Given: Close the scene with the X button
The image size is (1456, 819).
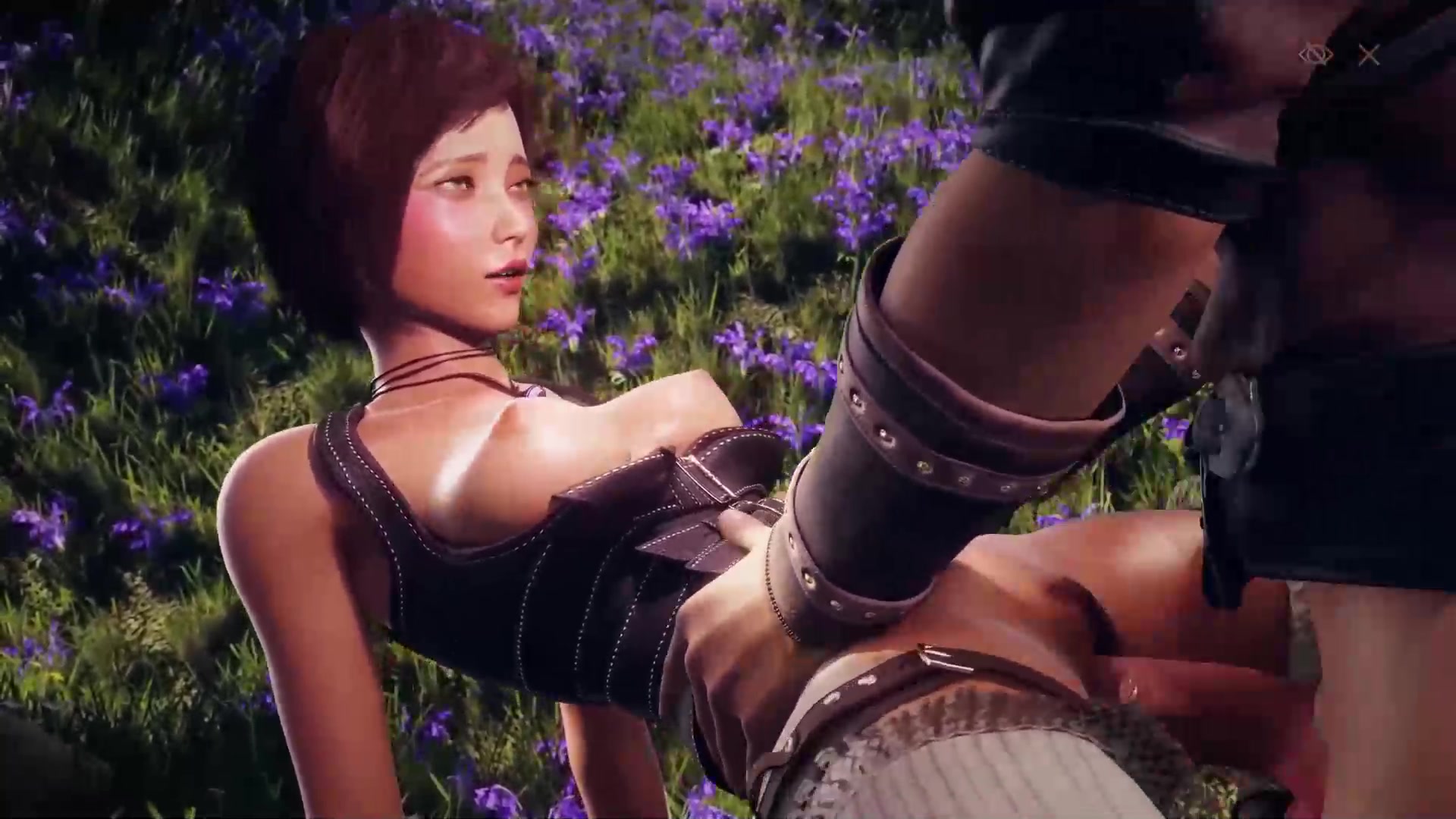Looking at the screenshot, I should click(x=1369, y=55).
